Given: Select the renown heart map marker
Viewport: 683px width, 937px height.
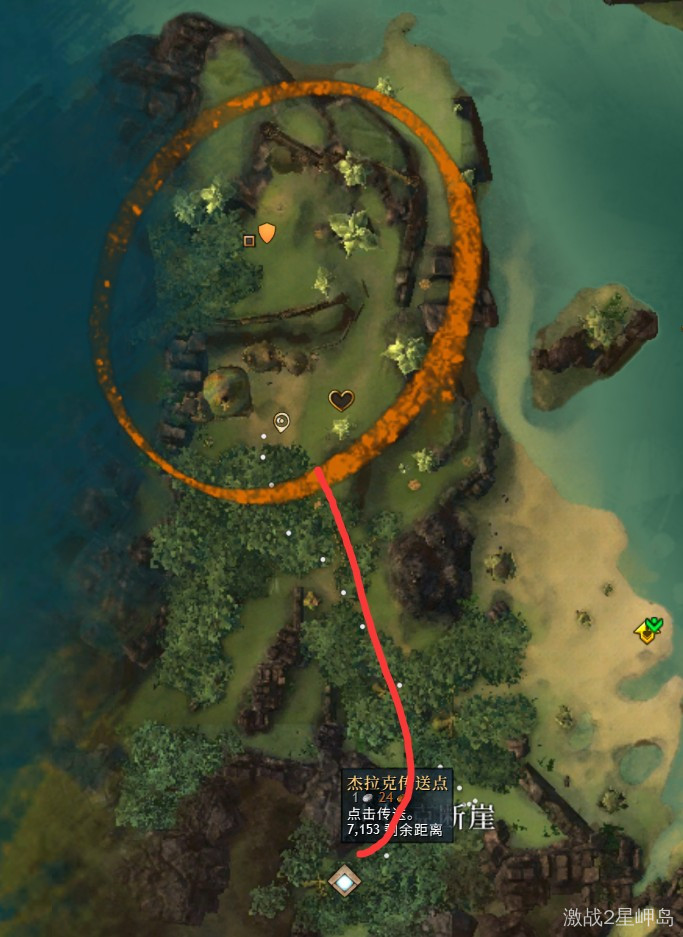Looking at the screenshot, I should (342, 401).
